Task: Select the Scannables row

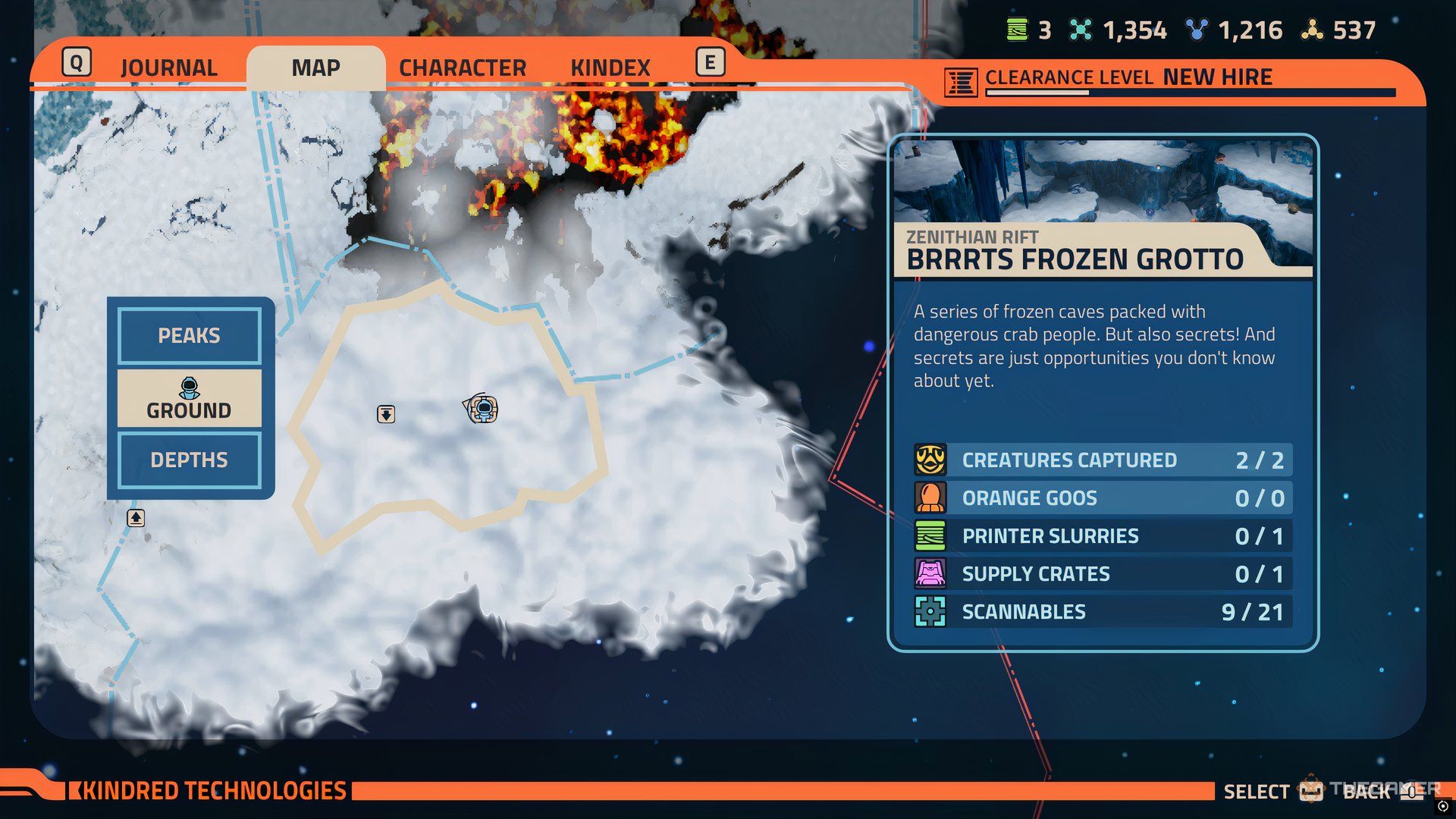Action: pos(1103,612)
